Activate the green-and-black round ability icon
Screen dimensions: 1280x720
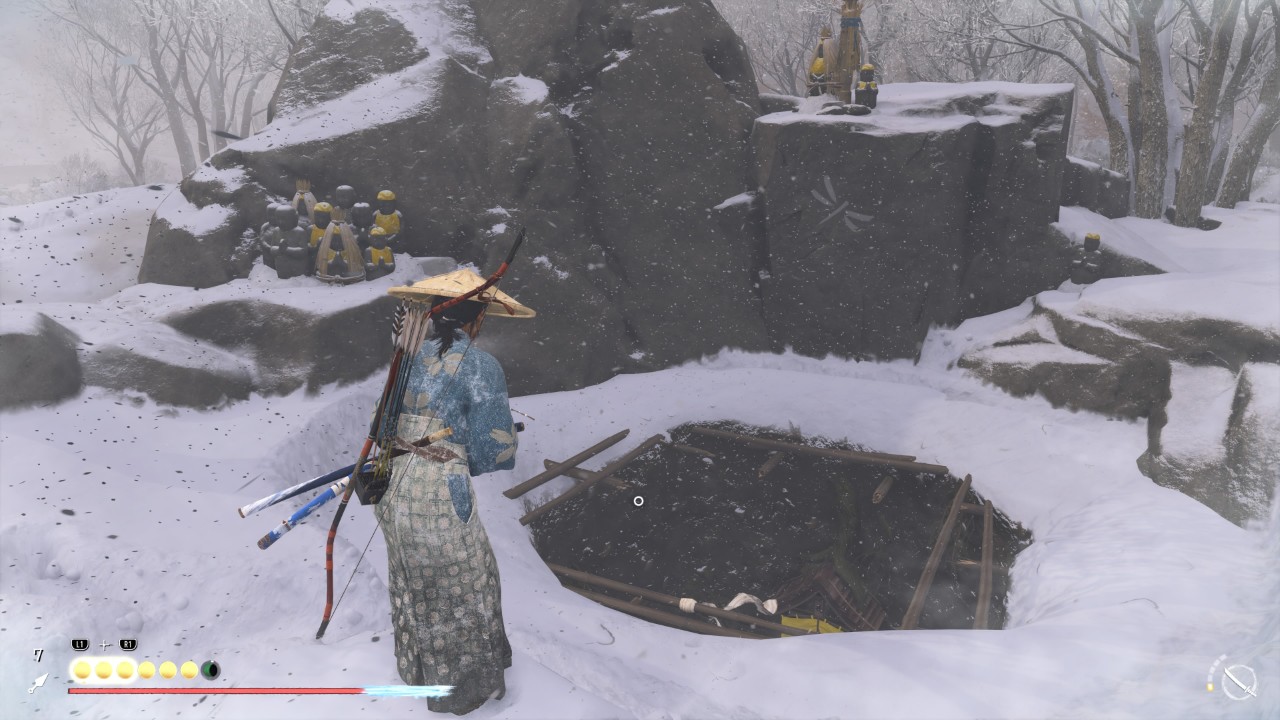(x=210, y=670)
